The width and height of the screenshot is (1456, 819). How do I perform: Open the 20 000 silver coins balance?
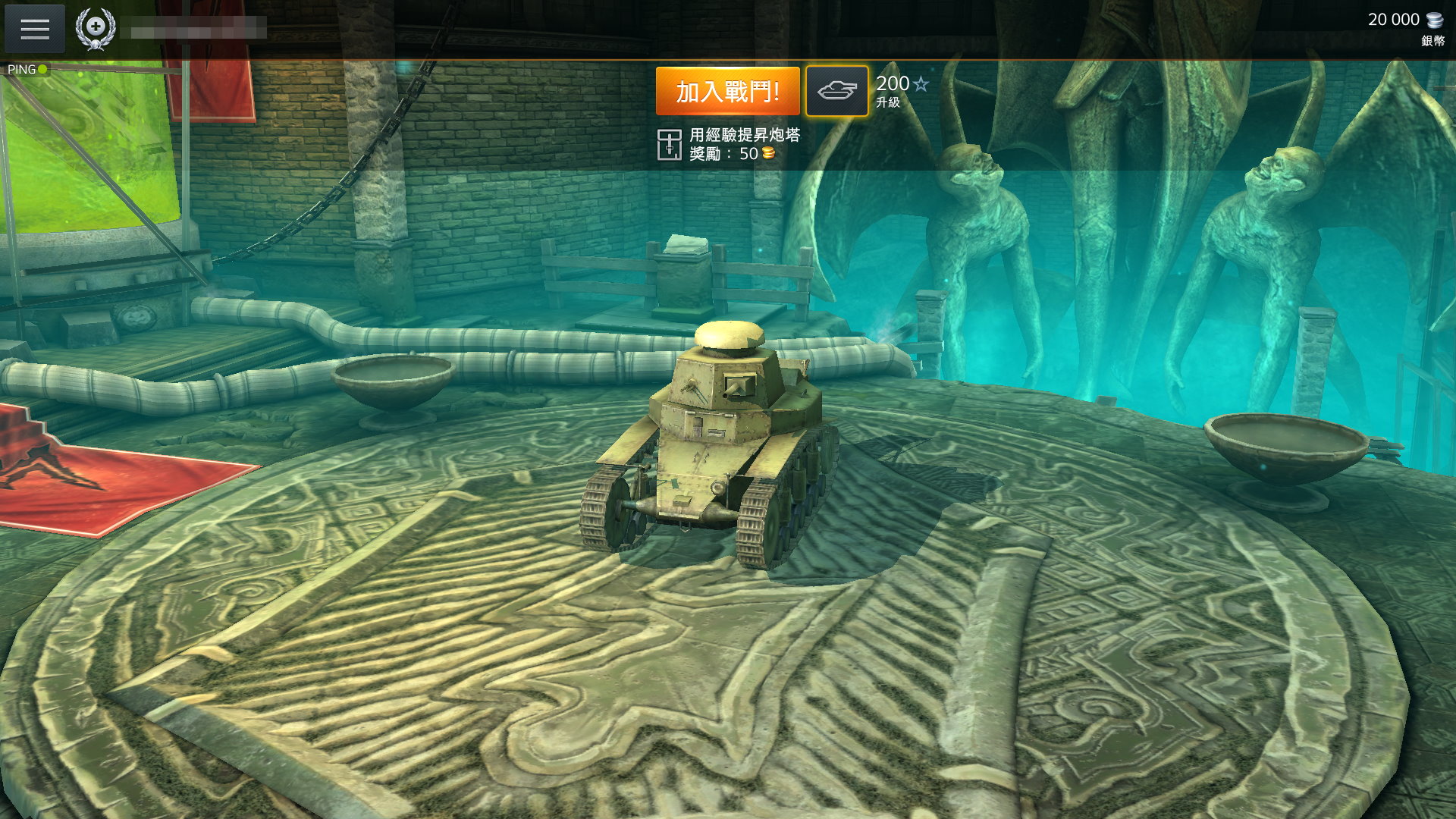coord(1405,27)
